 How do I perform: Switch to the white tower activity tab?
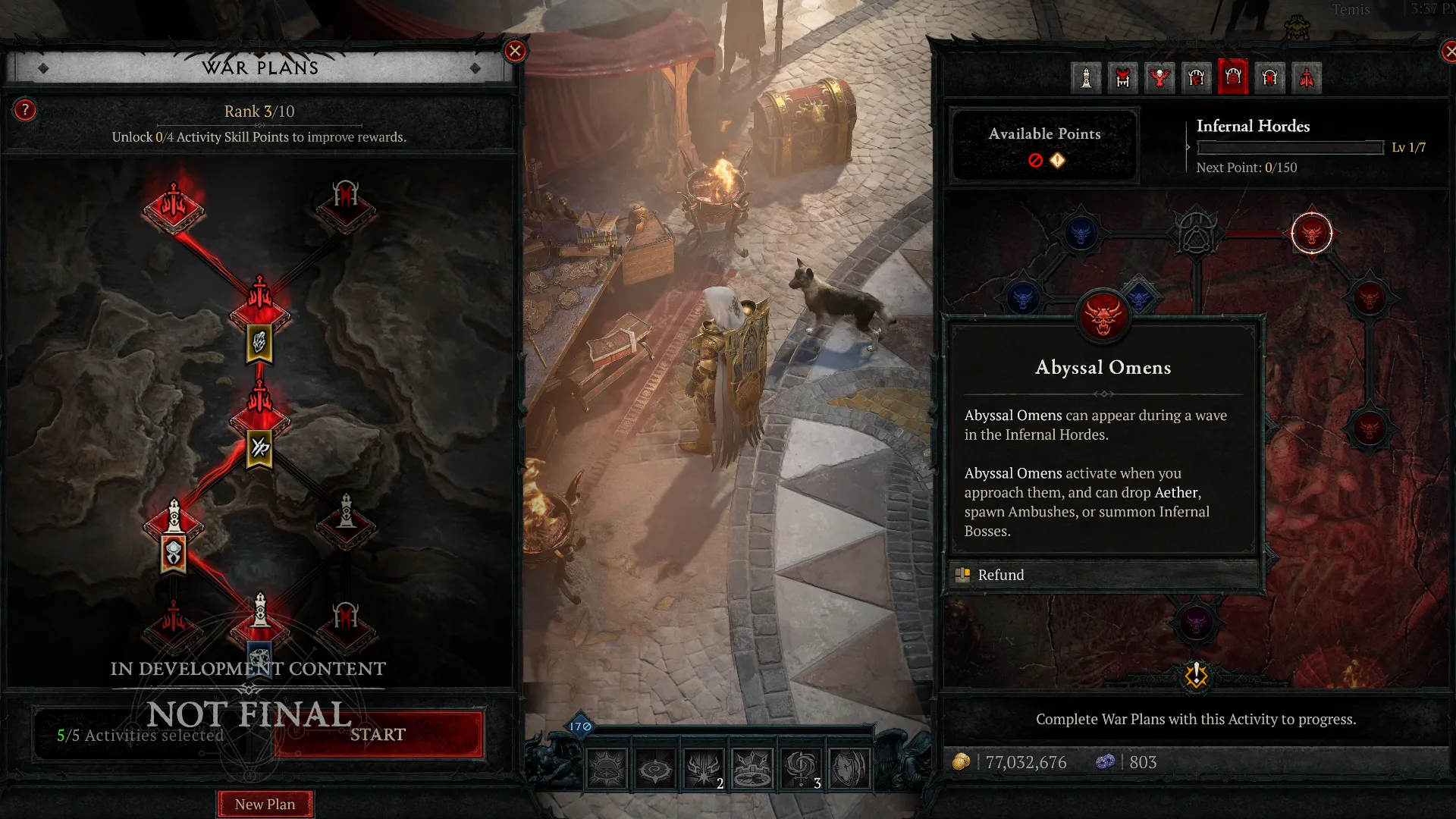(x=1086, y=77)
